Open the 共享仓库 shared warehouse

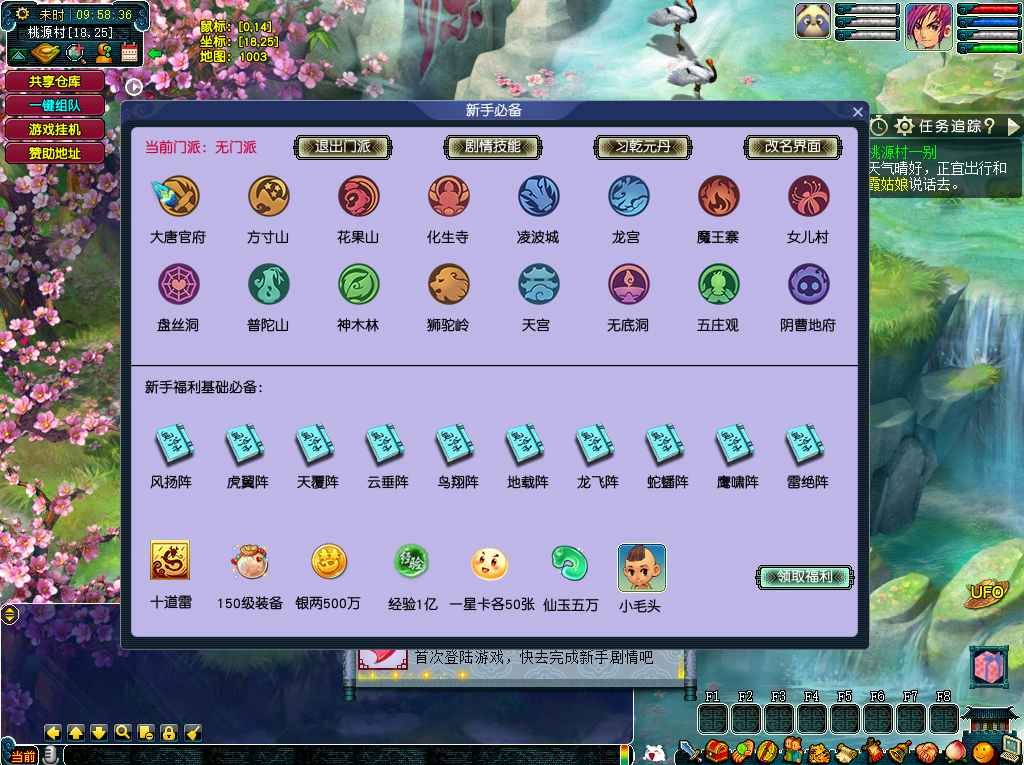click(x=55, y=82)
